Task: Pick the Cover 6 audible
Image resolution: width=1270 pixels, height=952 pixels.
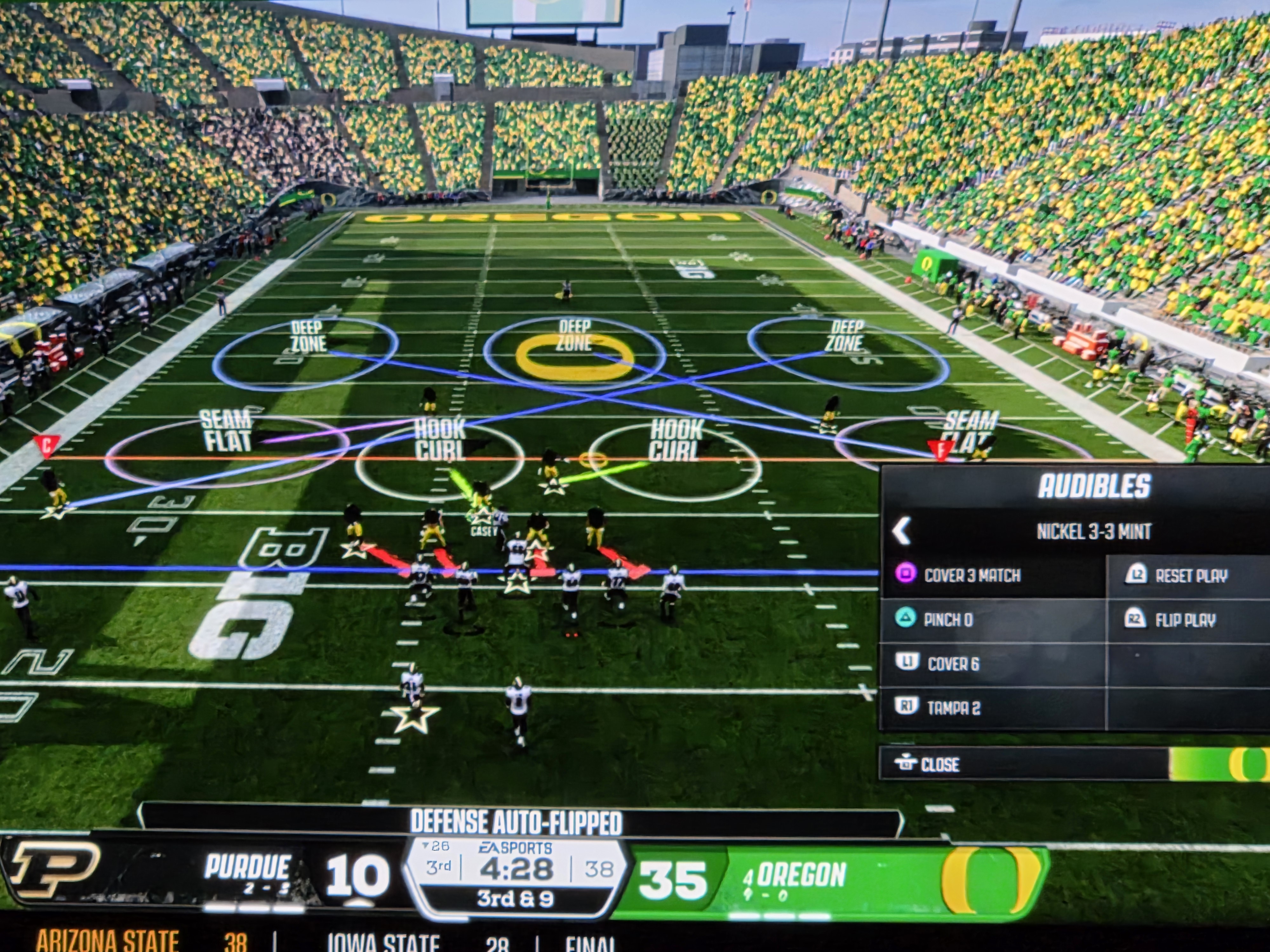Action: click(952, 664)
